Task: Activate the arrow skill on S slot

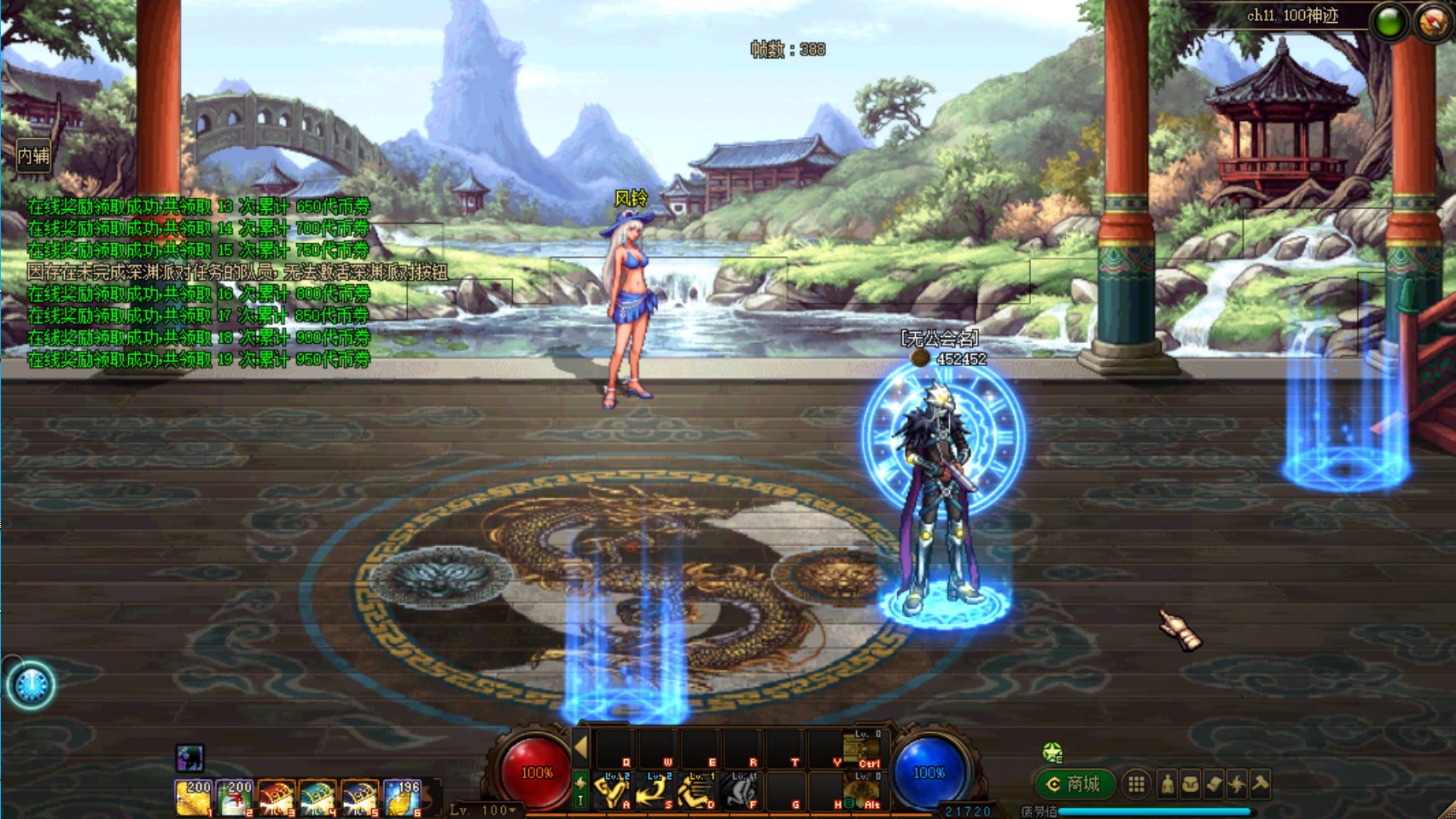Action: [x=654, y=791]
